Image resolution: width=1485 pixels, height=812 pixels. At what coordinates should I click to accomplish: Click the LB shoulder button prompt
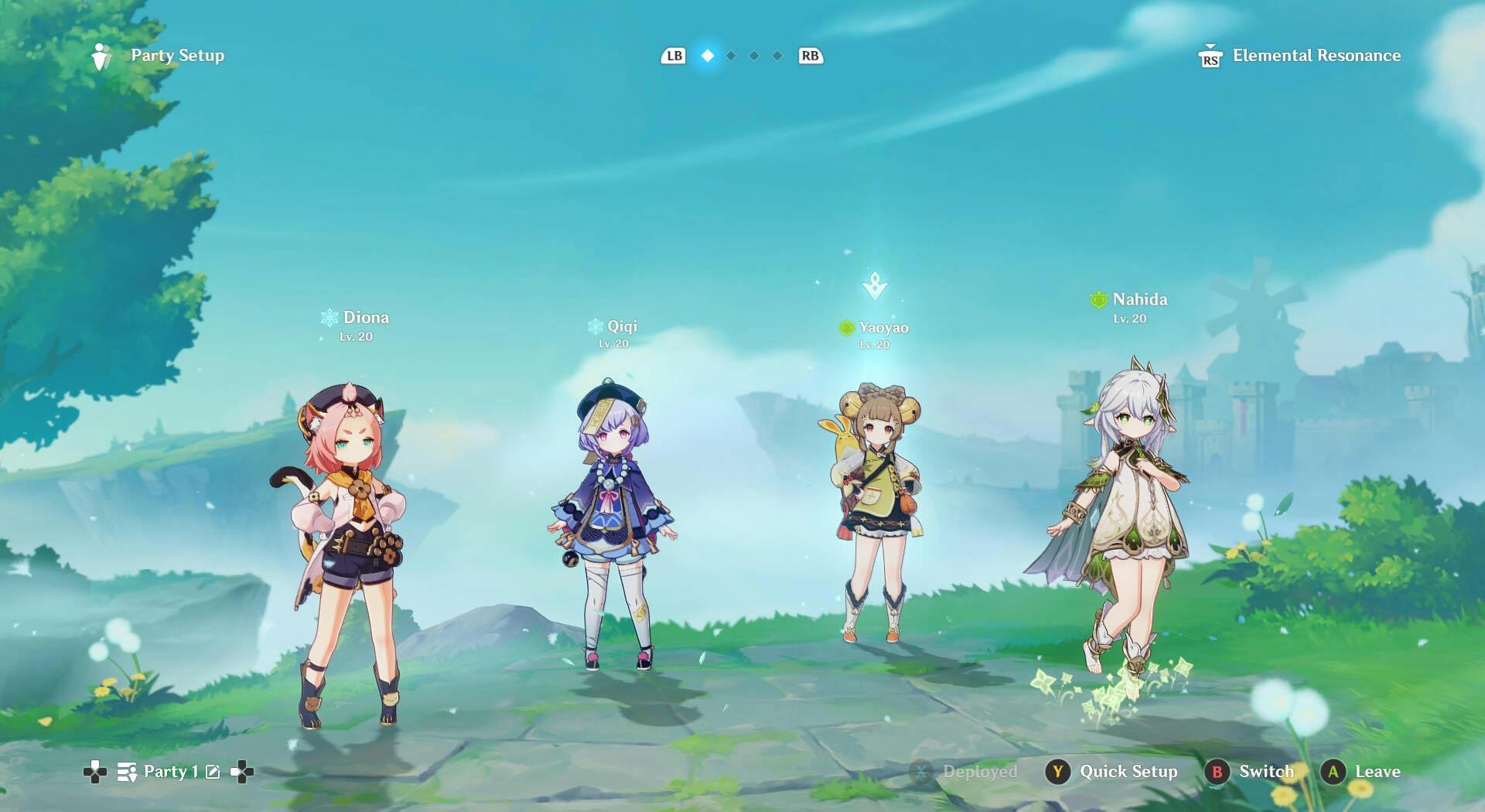click(673, 56)
